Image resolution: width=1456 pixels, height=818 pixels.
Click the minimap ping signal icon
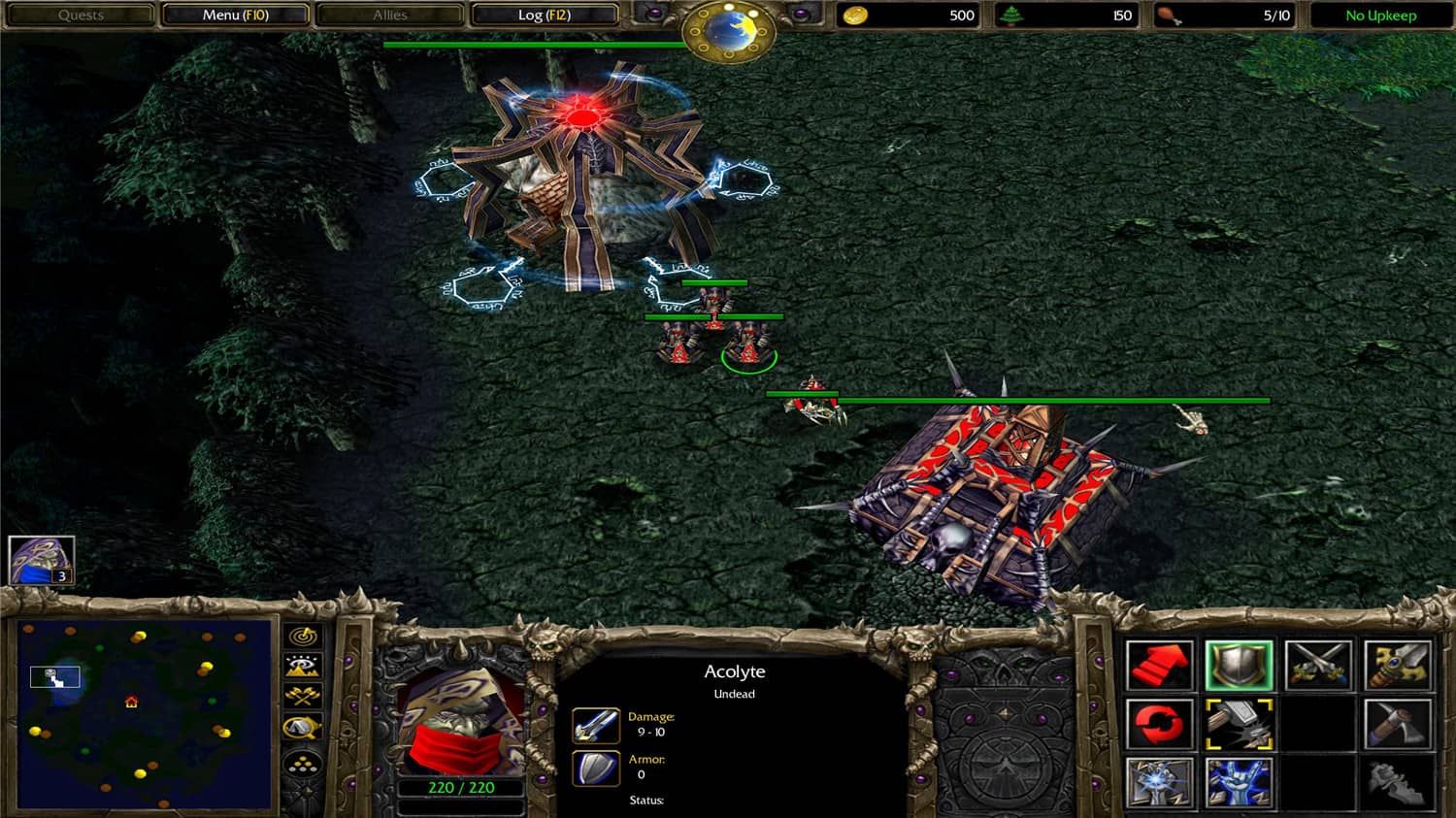point(302,637)
